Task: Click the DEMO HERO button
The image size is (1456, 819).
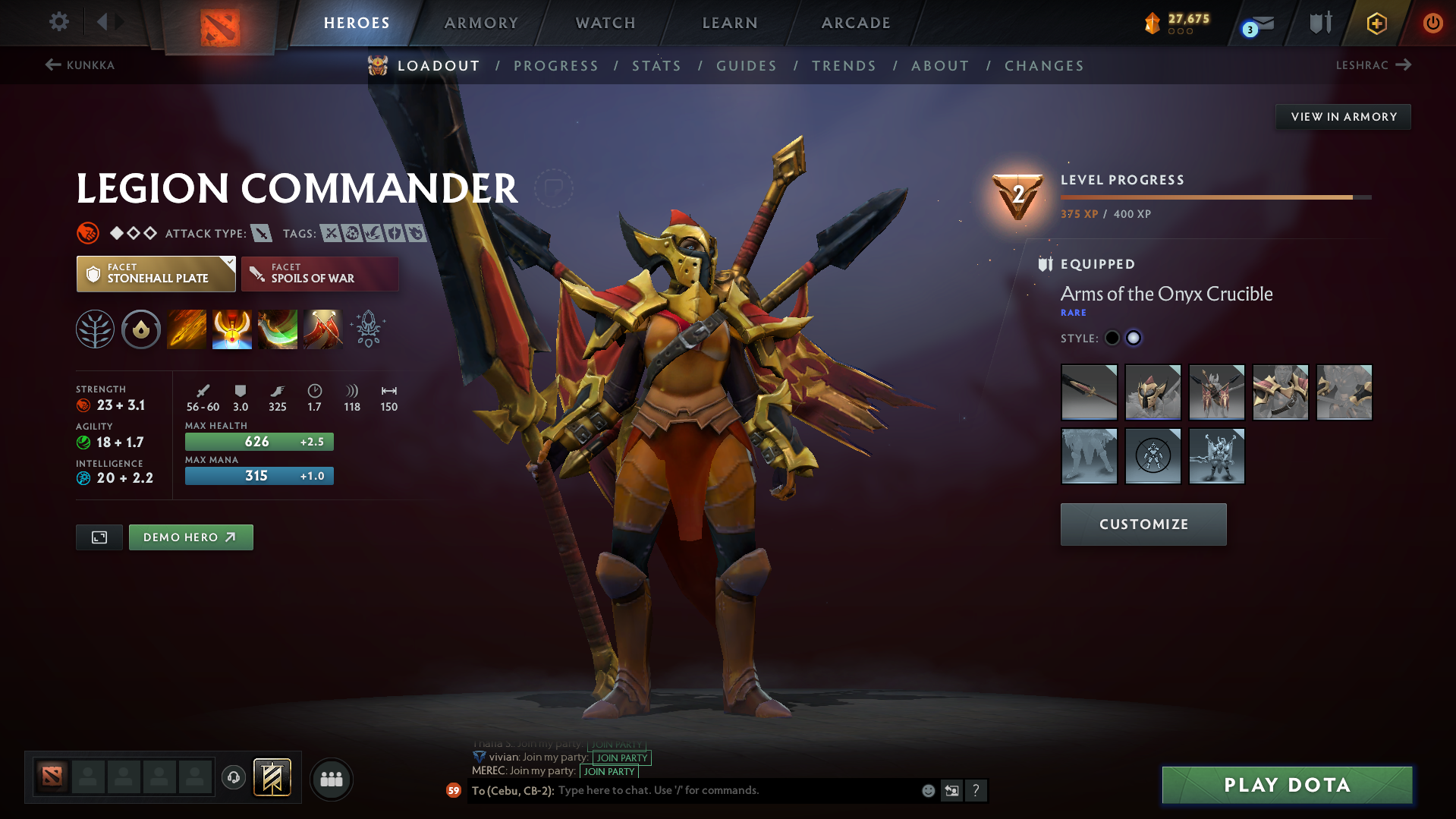Action: tap(190, 537)
